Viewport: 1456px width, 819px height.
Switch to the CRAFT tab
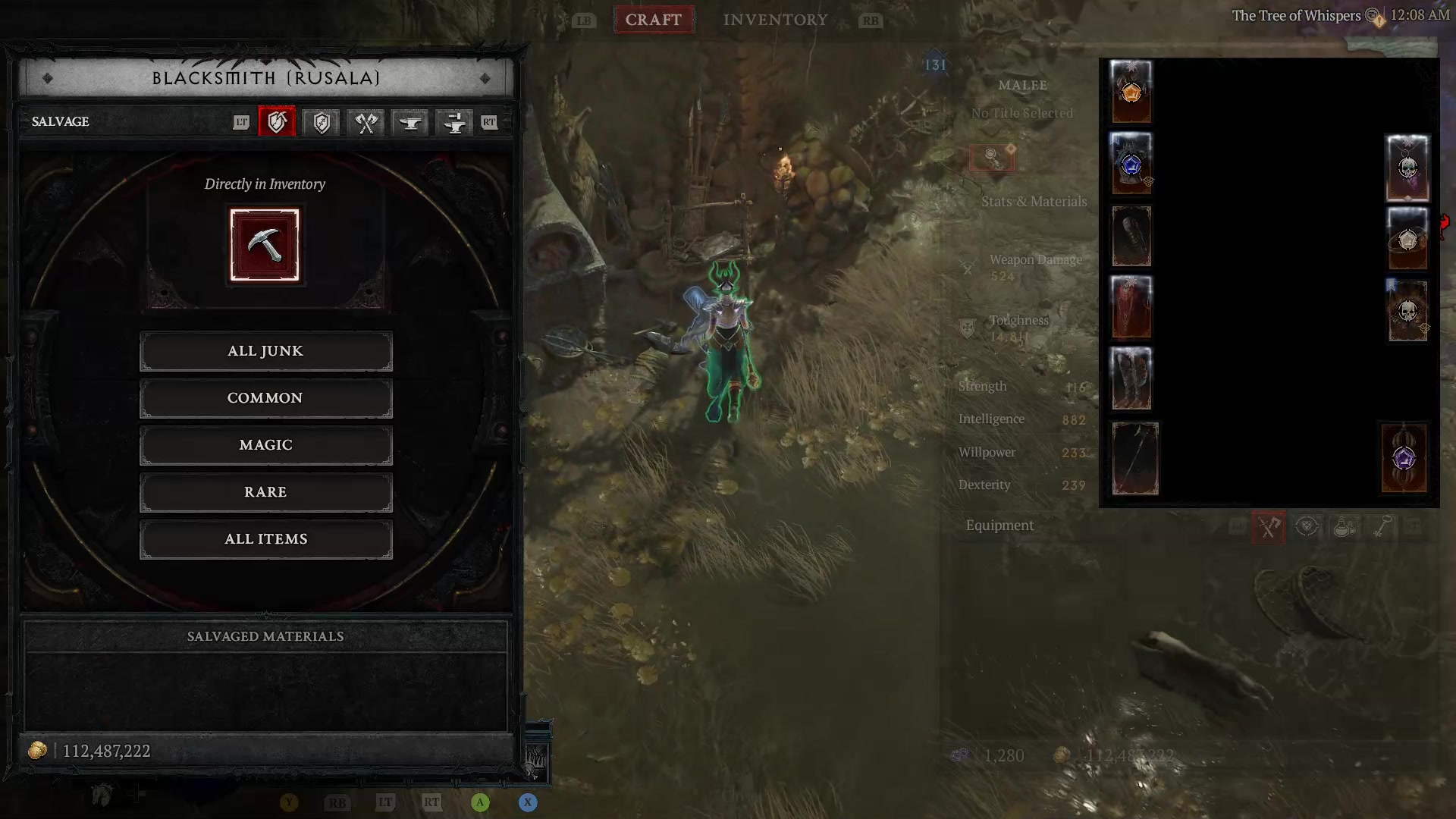(x=654, y=20)
